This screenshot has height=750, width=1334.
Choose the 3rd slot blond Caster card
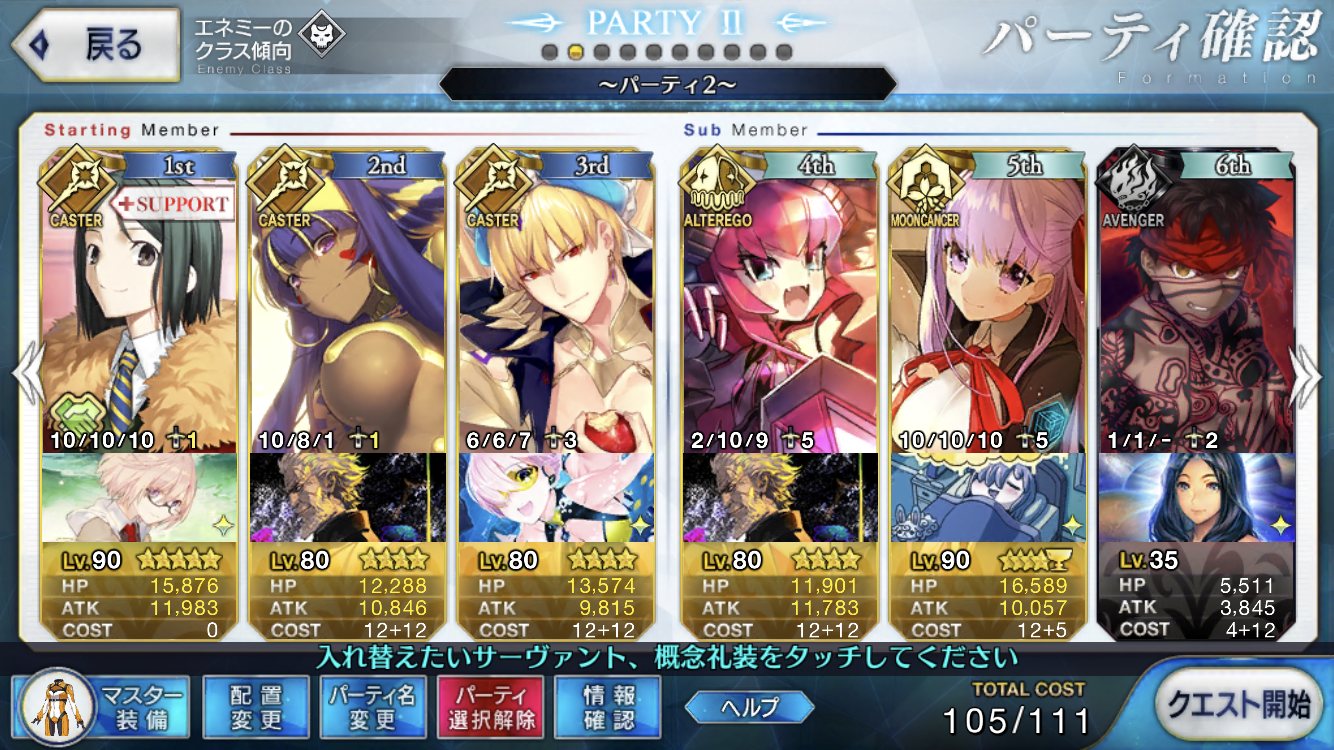point(556,310)
